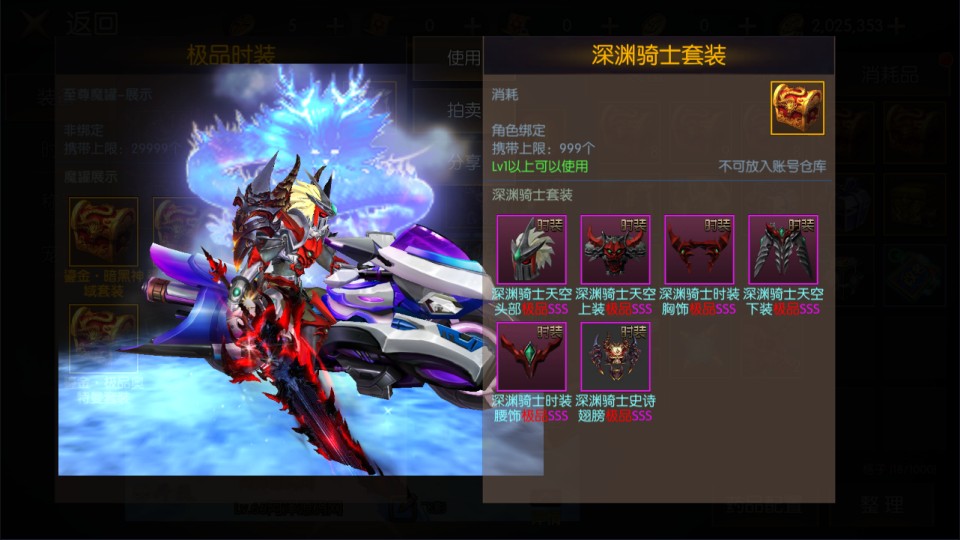Select the Abyss Knight lower armor icon

pos(783,250)
